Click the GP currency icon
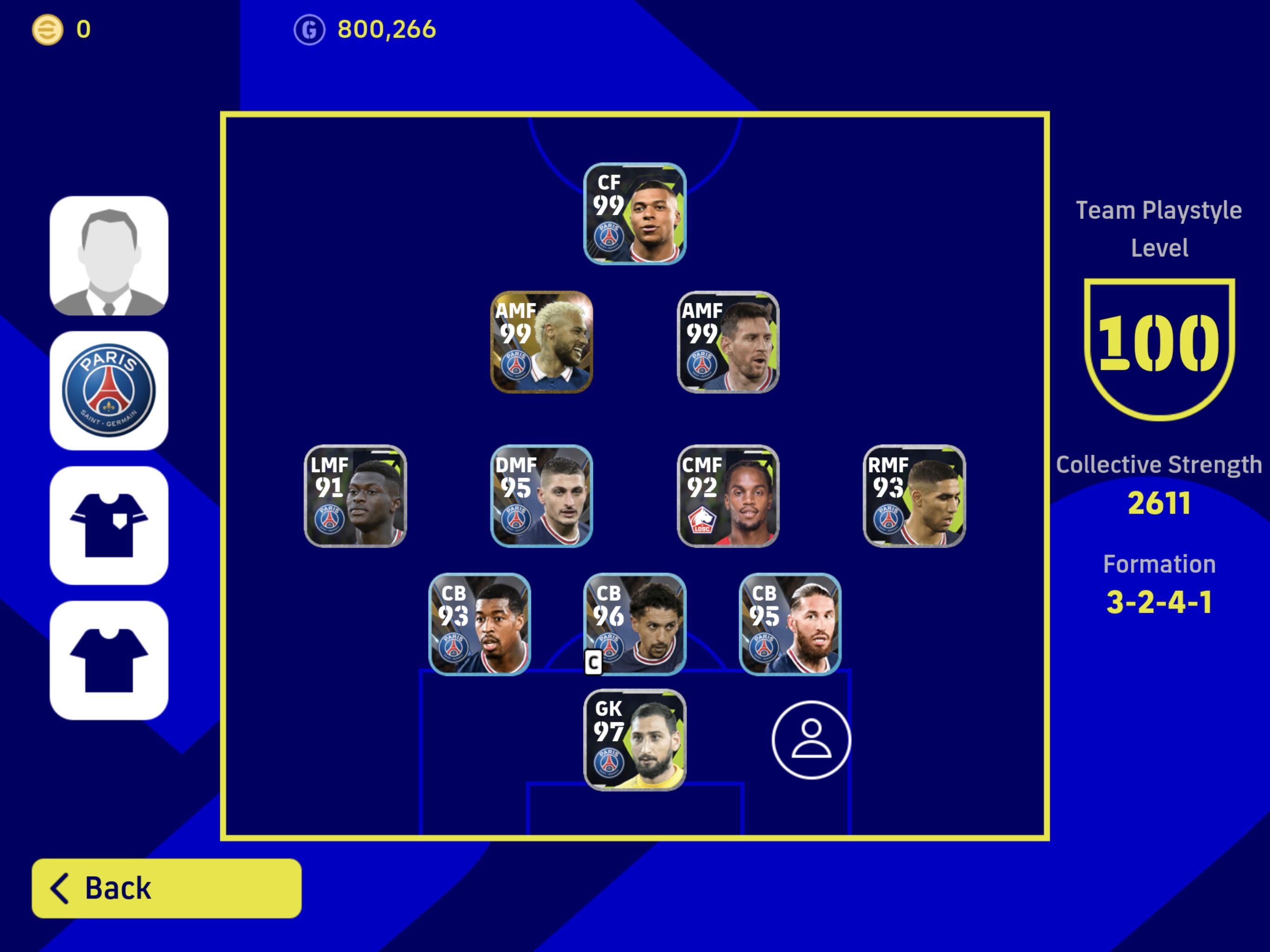 [310, 30]
